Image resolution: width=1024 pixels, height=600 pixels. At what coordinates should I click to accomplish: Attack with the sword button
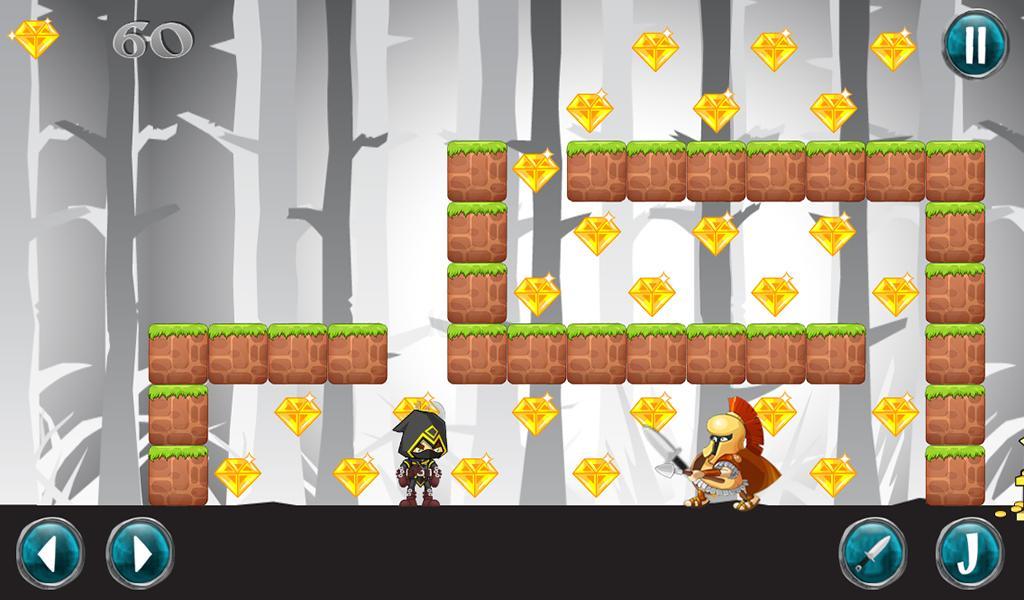tap(872, 553)
